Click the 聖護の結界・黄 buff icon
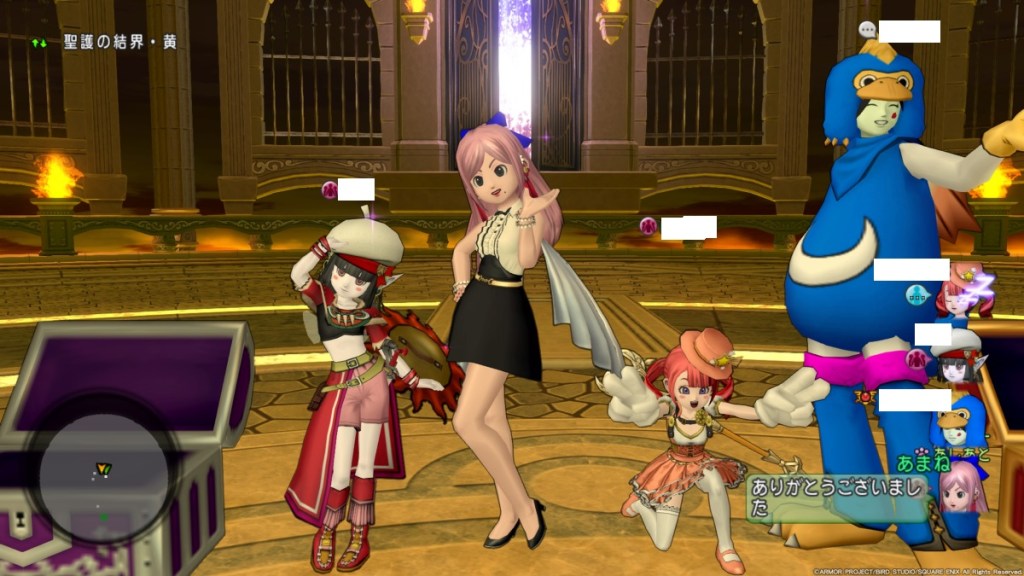The image size is (1024, 576). click(x=40, y=43)
